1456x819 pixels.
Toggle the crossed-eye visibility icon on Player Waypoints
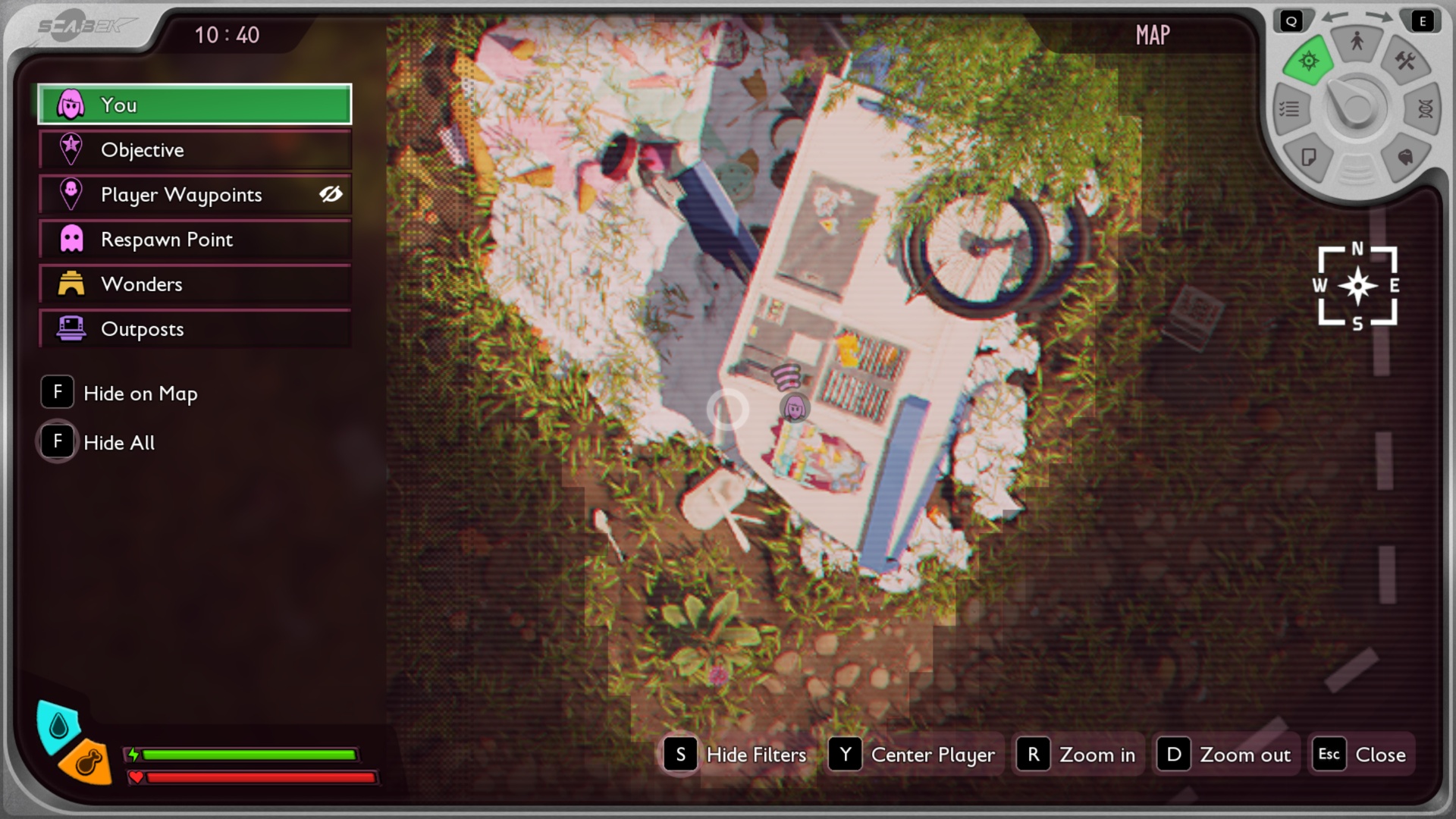(x=331, y=195)
